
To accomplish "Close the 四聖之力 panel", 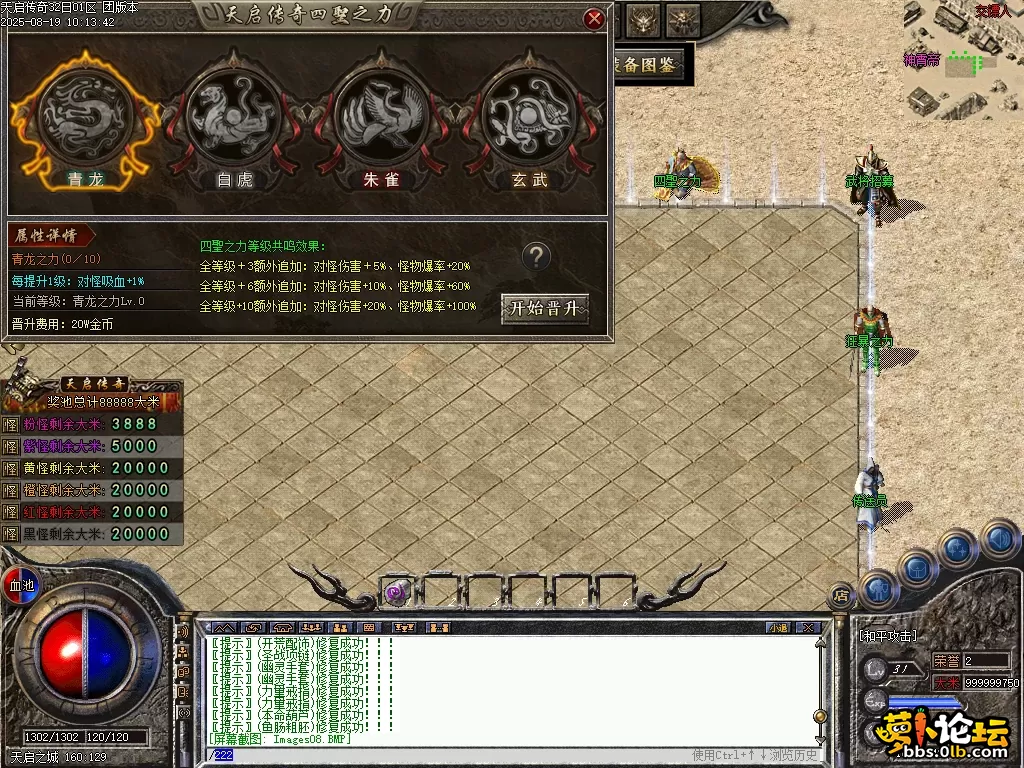I will point(594,18).
